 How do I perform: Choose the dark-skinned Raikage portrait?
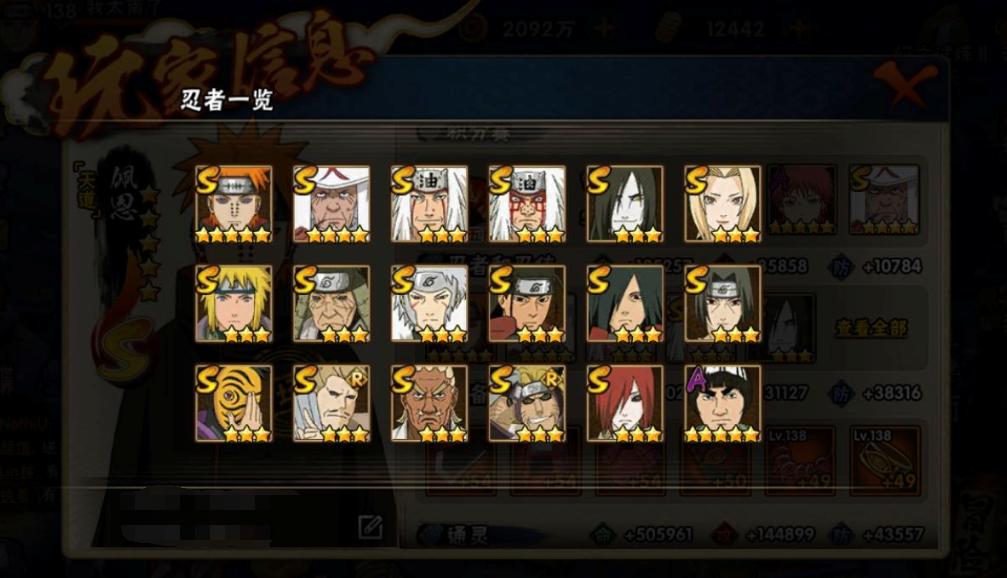[x=429, y=403]
